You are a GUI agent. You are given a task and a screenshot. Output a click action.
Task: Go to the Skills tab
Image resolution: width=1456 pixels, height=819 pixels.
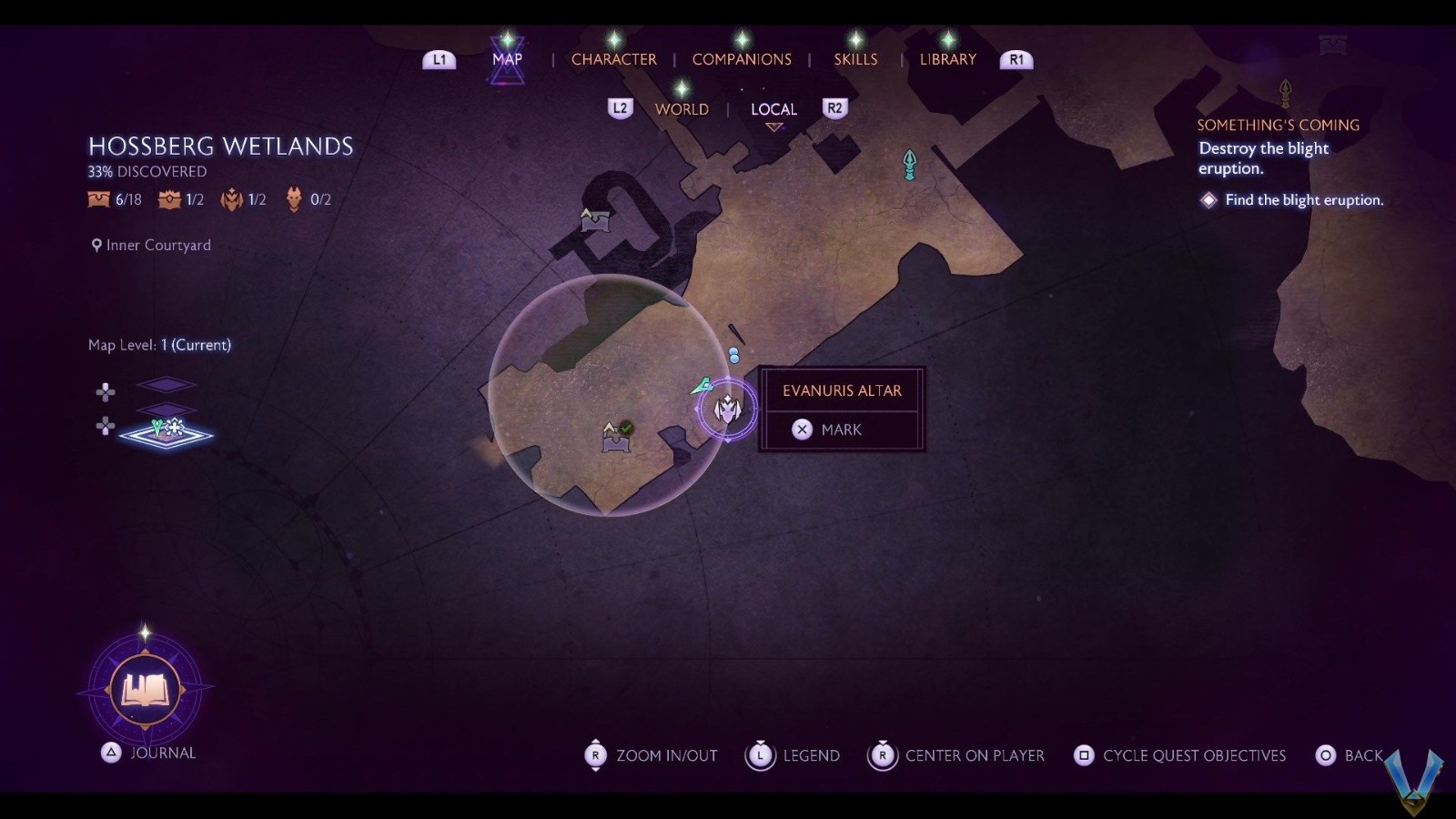(855, 59)
